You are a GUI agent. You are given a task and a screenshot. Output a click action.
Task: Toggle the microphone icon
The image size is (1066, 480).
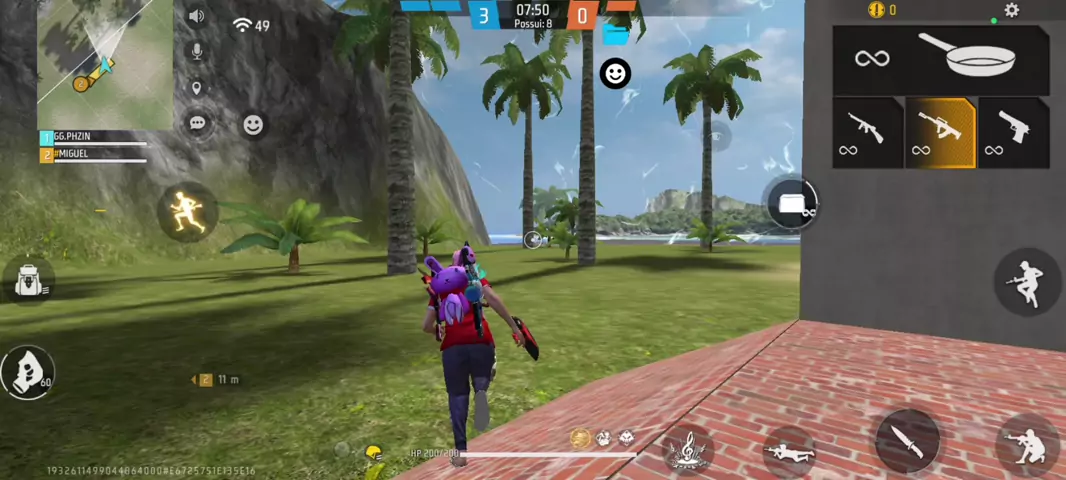pos(197,52)
